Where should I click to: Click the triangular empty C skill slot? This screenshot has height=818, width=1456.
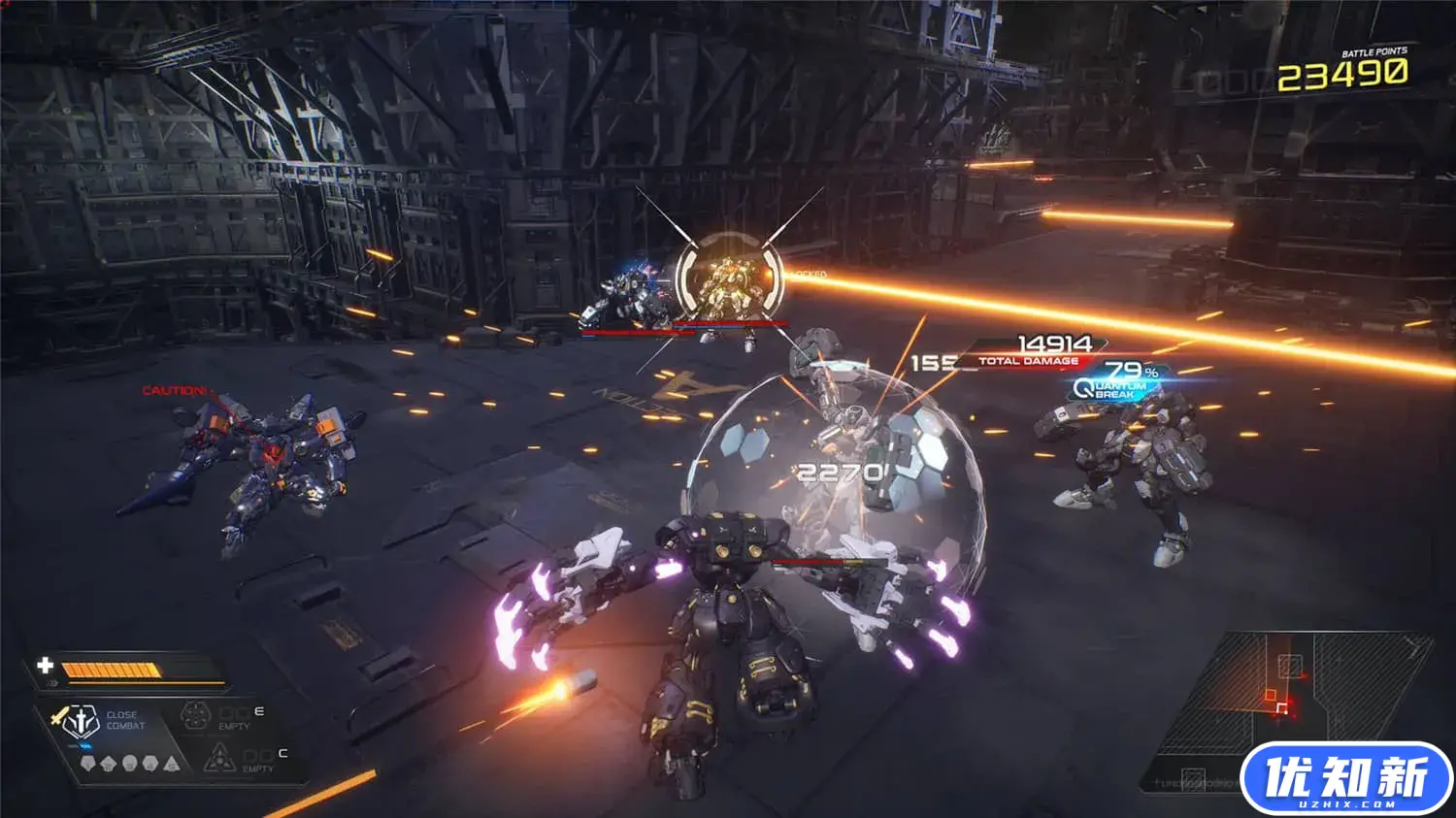click(x=218, y=757)
